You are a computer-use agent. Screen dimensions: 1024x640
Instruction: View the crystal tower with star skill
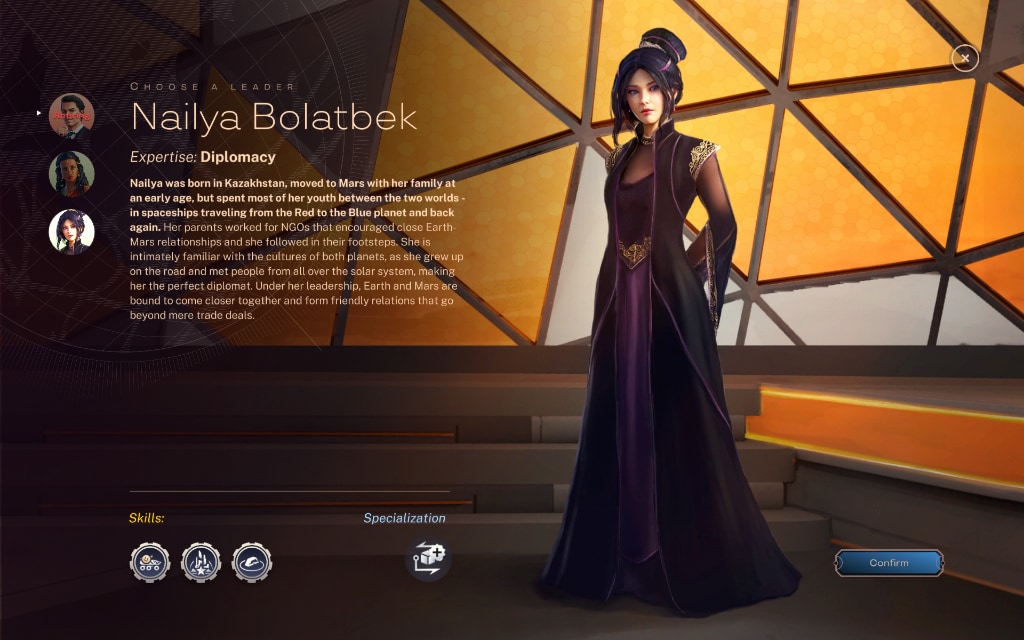tap(201, 562)
